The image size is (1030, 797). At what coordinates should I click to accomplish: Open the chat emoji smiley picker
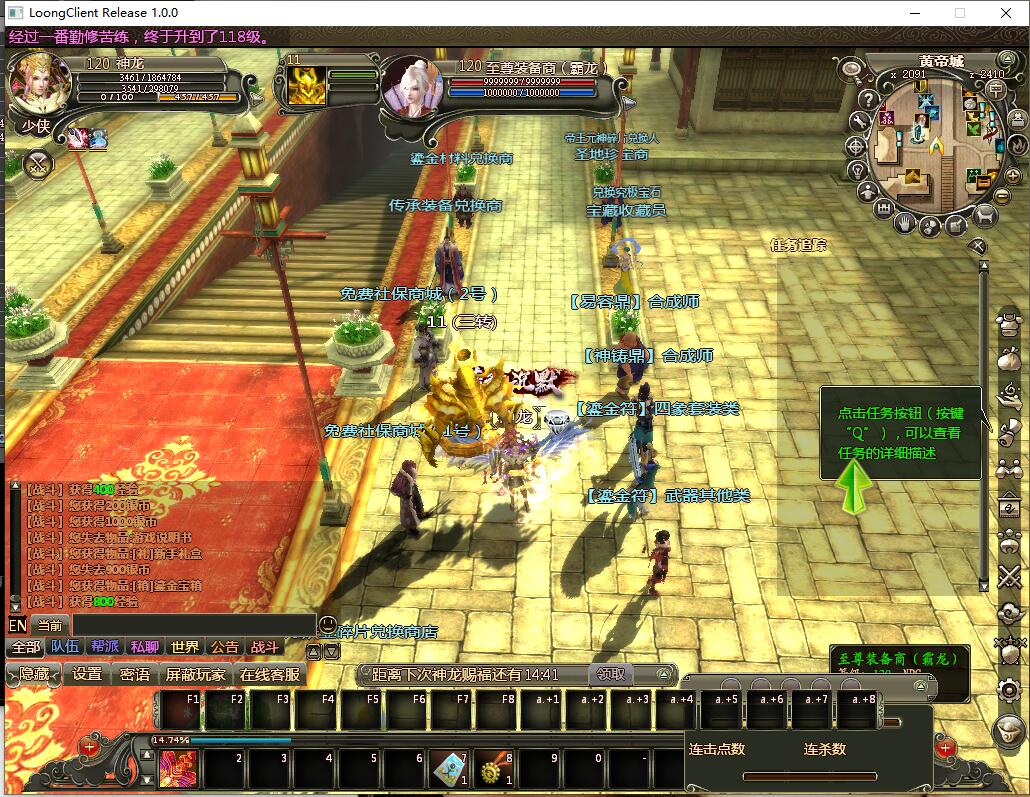[328, 625]
